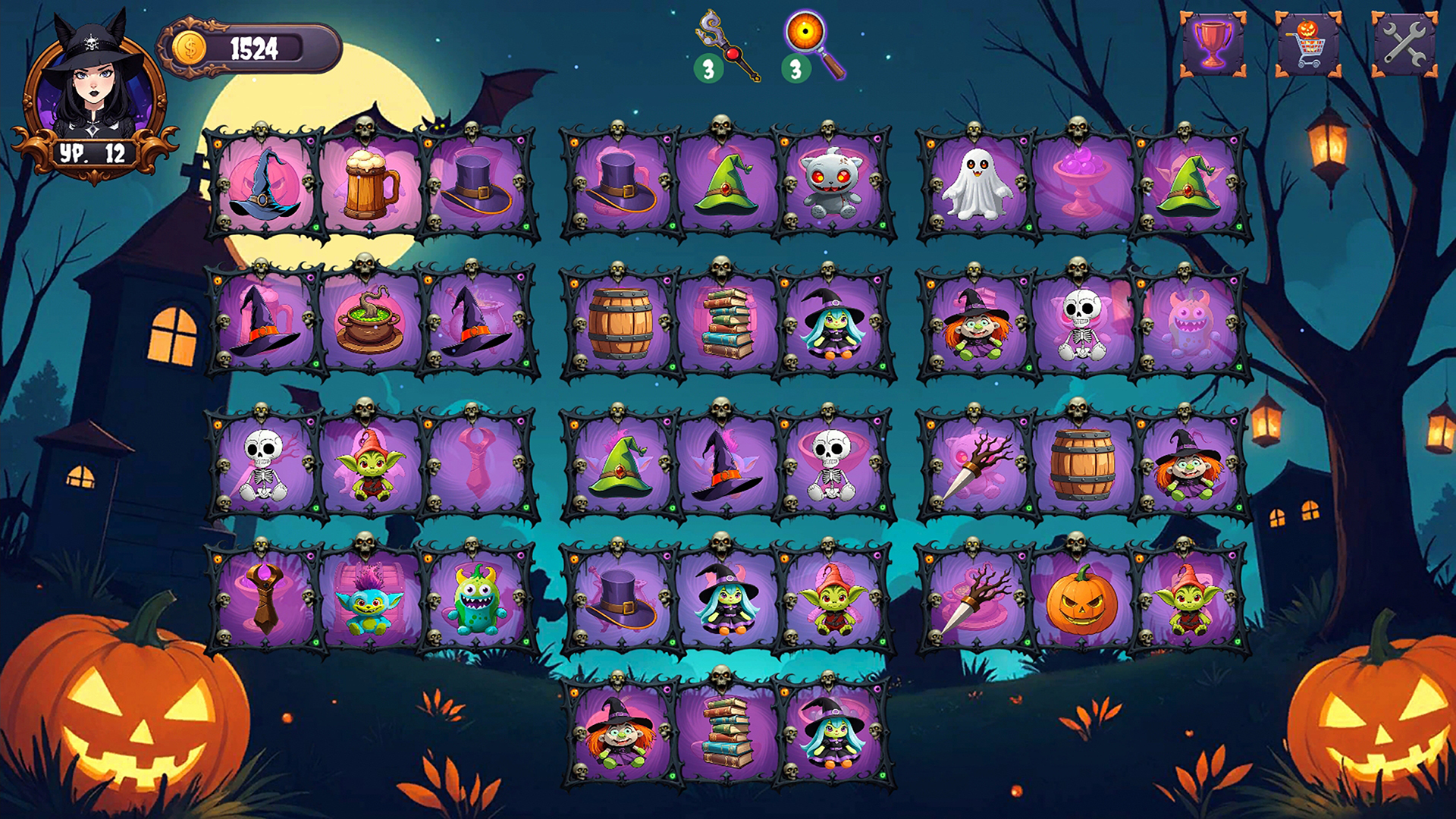Open the pumpkin shop cart
Viewport: 1456px width, 819px height.
tap(1307, 42)
